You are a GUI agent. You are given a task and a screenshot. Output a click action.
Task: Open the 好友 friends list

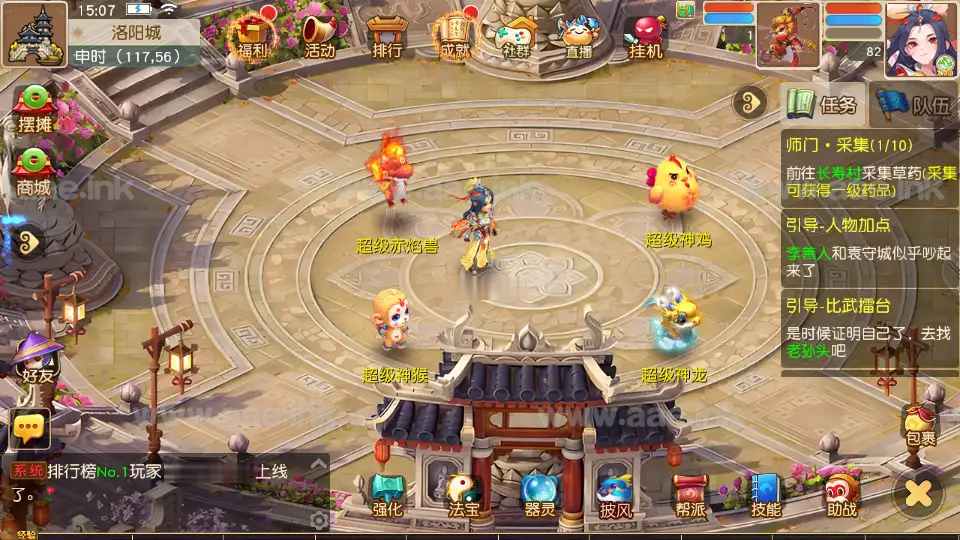point(38,360)
